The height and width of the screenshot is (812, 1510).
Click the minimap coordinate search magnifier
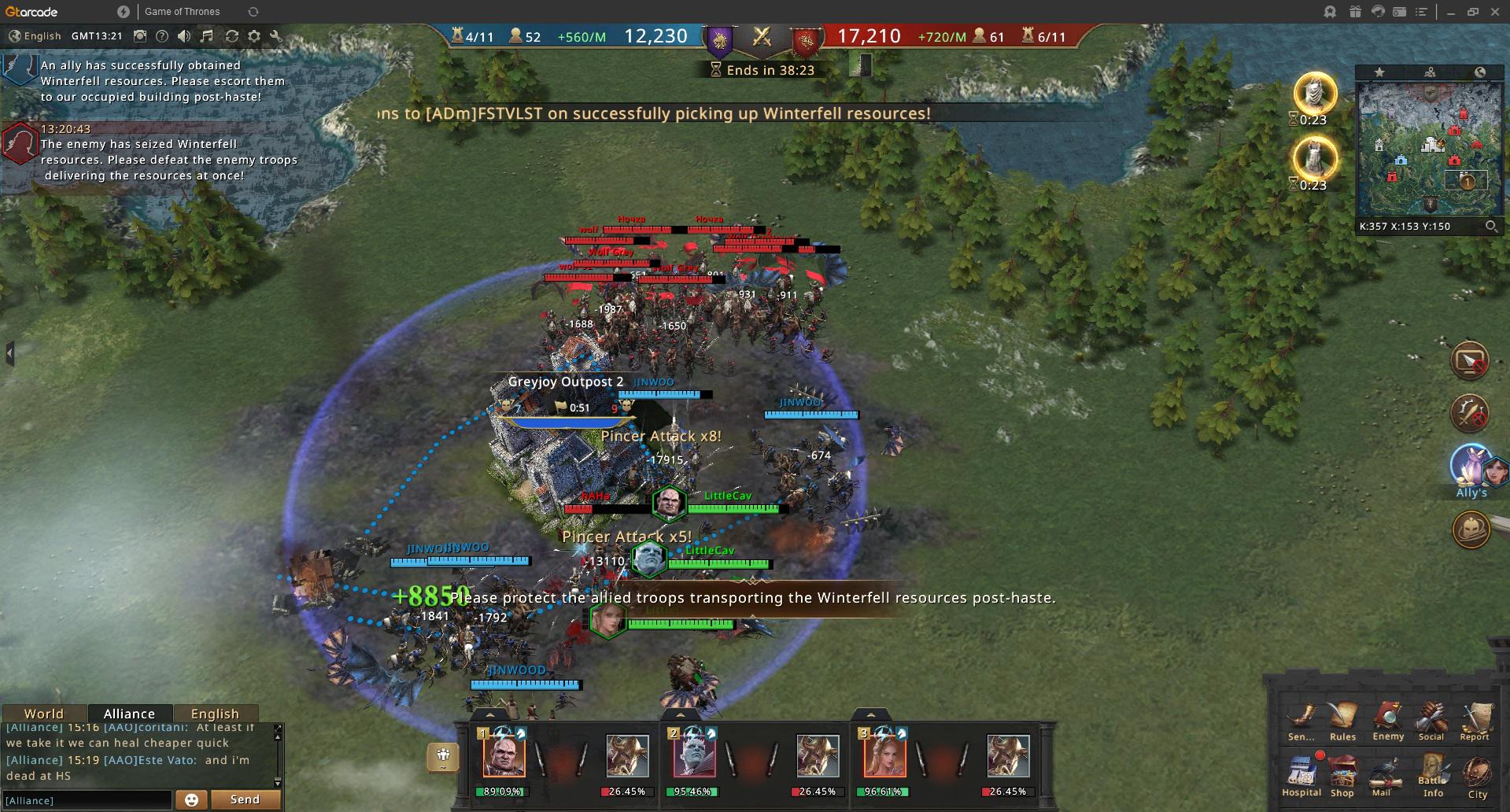pyautogui.click(x=1490, y=227)
